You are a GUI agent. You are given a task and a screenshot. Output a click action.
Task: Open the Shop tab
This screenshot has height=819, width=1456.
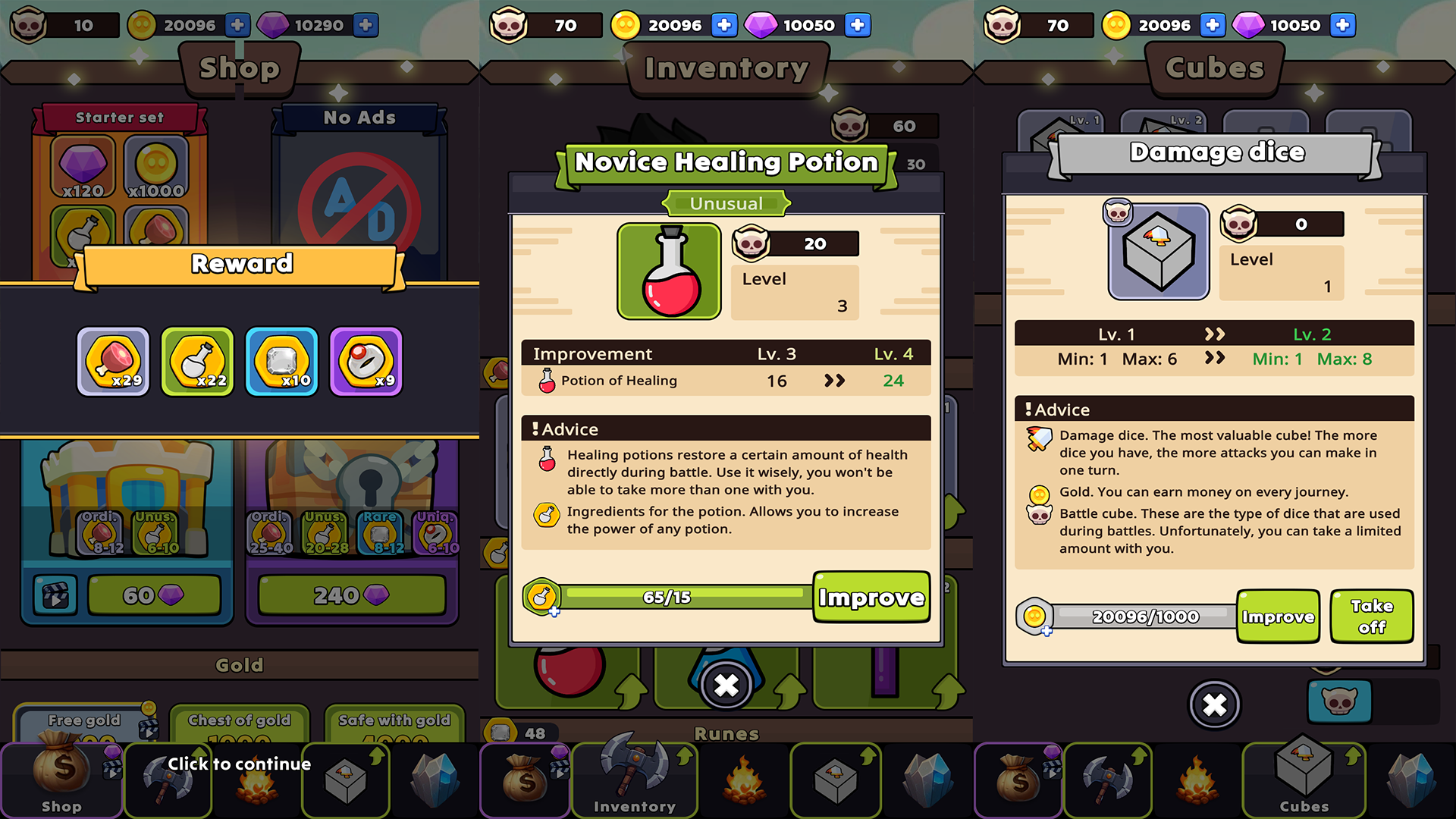click(61, 781)
